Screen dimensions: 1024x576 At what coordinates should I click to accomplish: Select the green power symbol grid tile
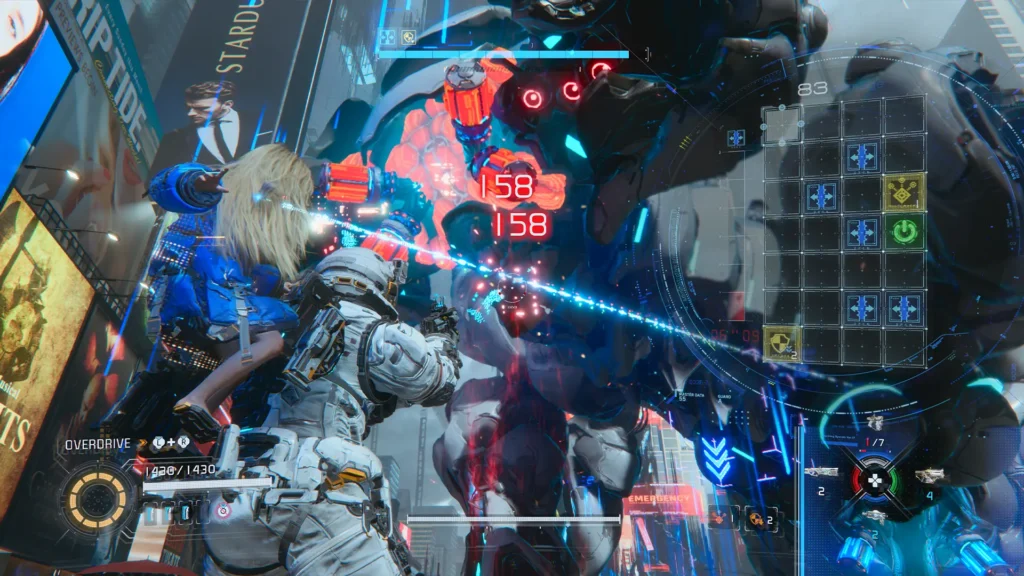pyautogui.click(x=904, y=232)
